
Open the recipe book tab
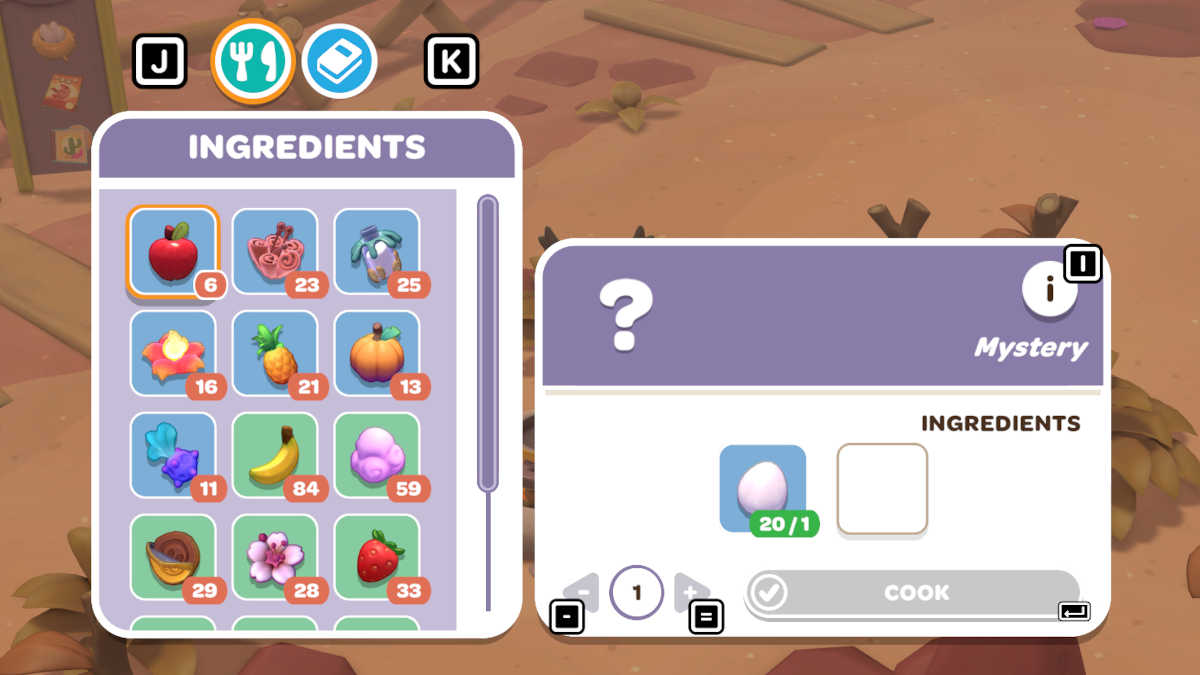[x=339, y=62]
